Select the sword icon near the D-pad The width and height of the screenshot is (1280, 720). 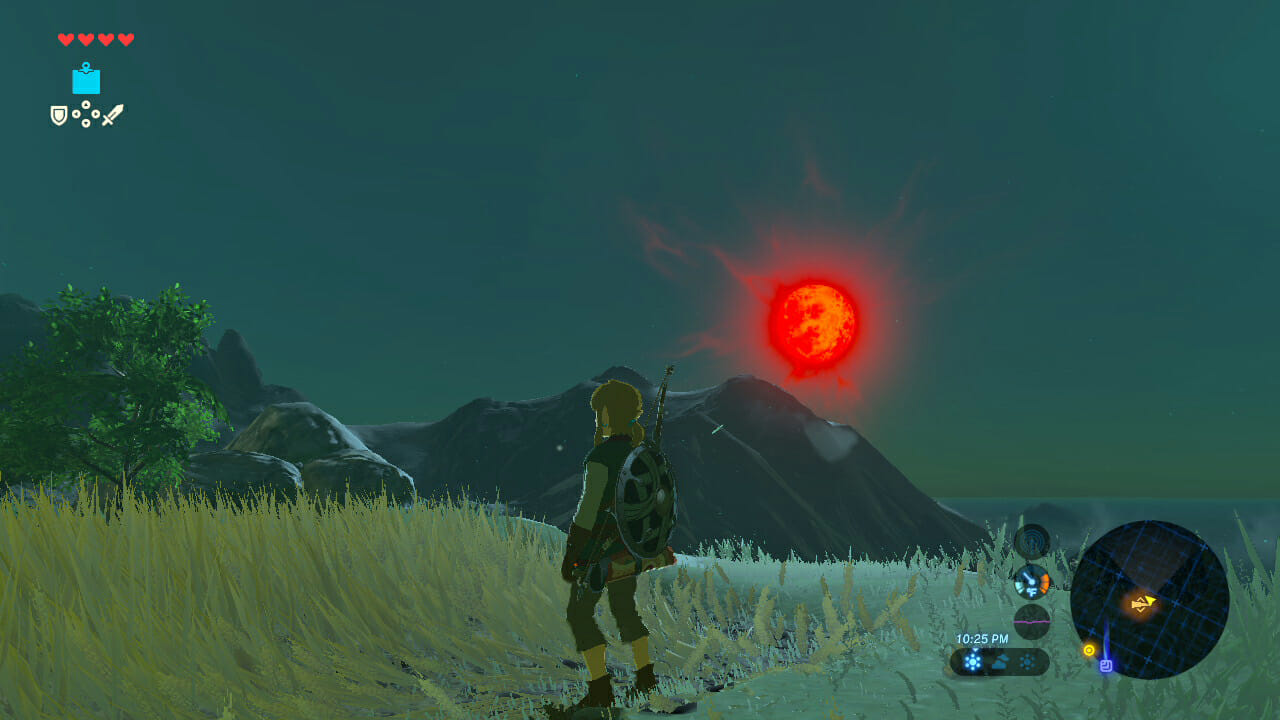coord(114,115)
